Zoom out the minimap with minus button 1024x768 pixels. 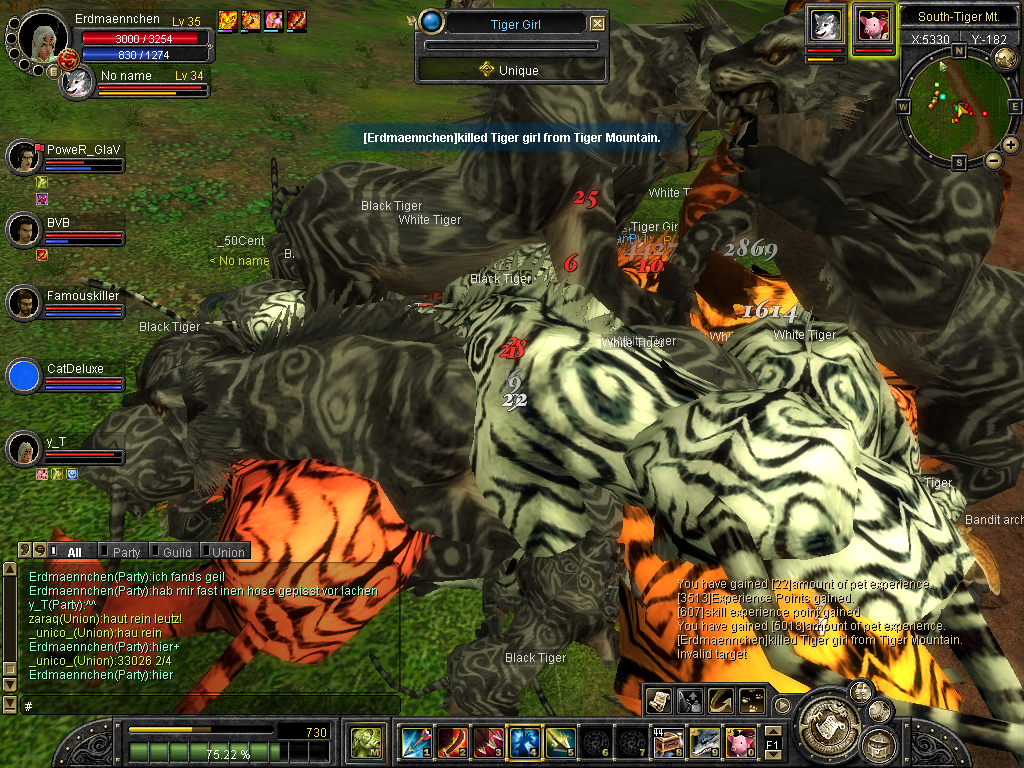pyautogui.click(x=994, y=160)
